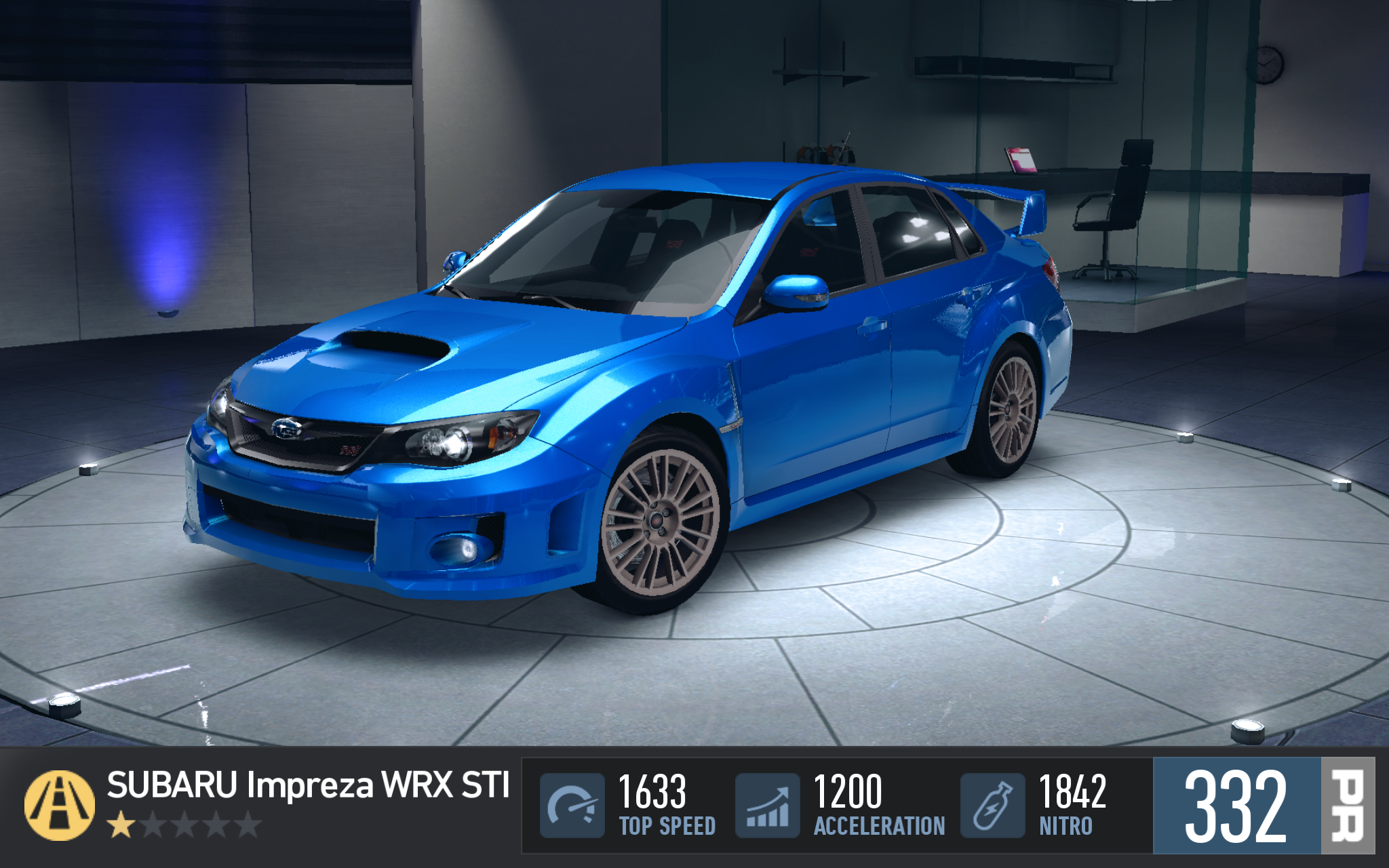Select the Top Speed speedometer icon

(x=572, y=806)
